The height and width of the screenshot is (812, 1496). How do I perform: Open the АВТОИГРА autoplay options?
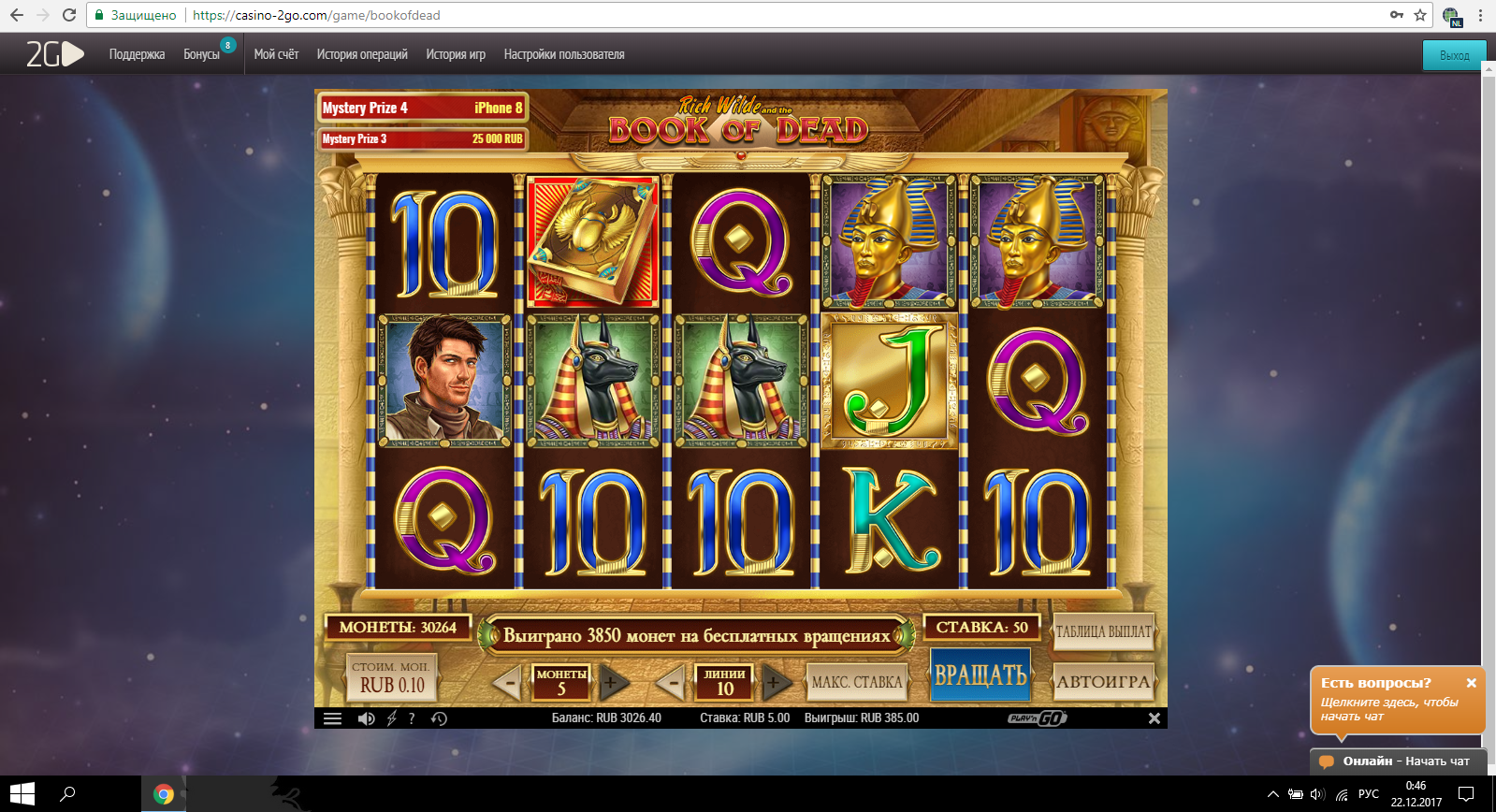(x=1103, y=682)
